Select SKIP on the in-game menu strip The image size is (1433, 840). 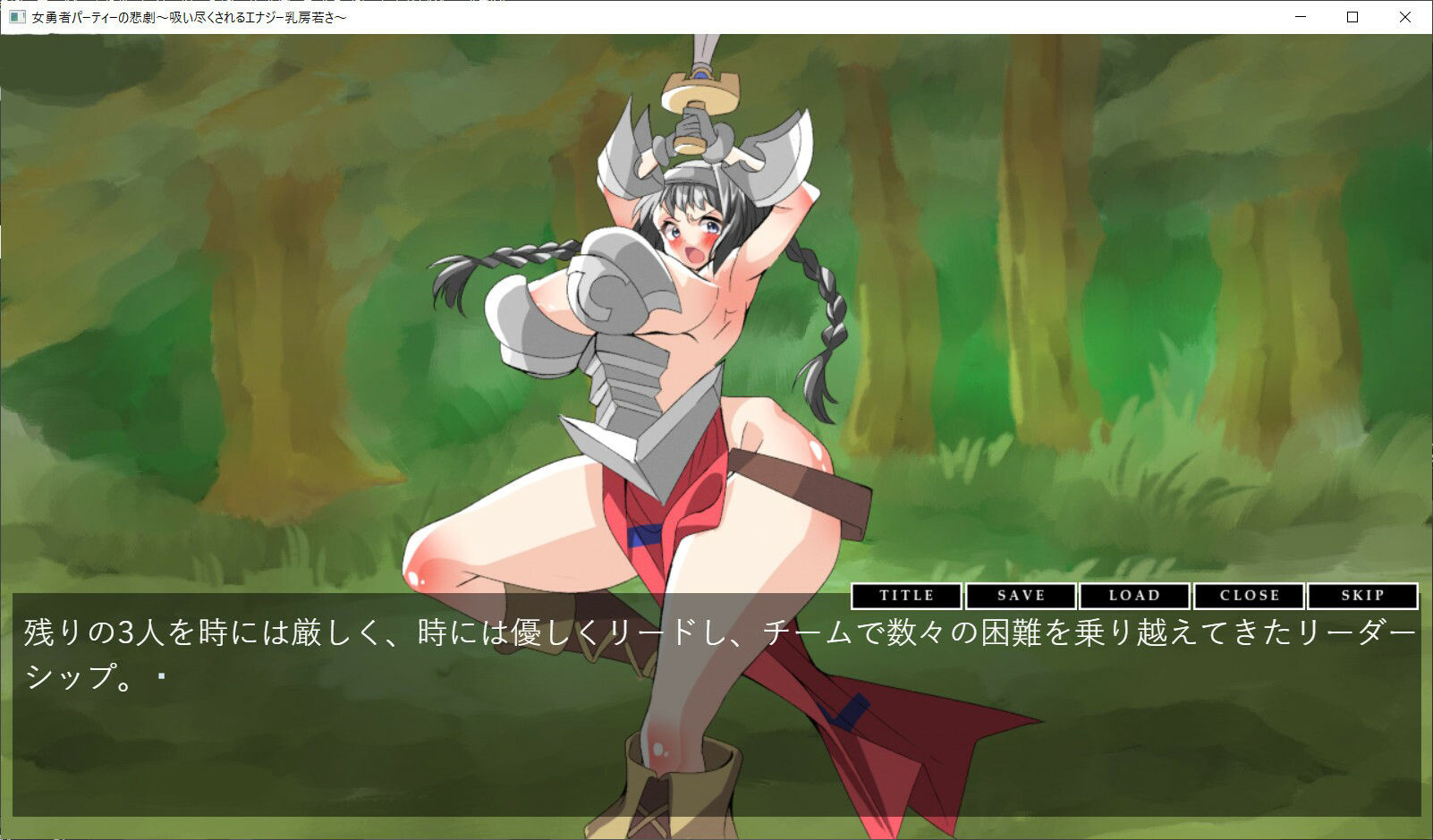(1362, 596)
